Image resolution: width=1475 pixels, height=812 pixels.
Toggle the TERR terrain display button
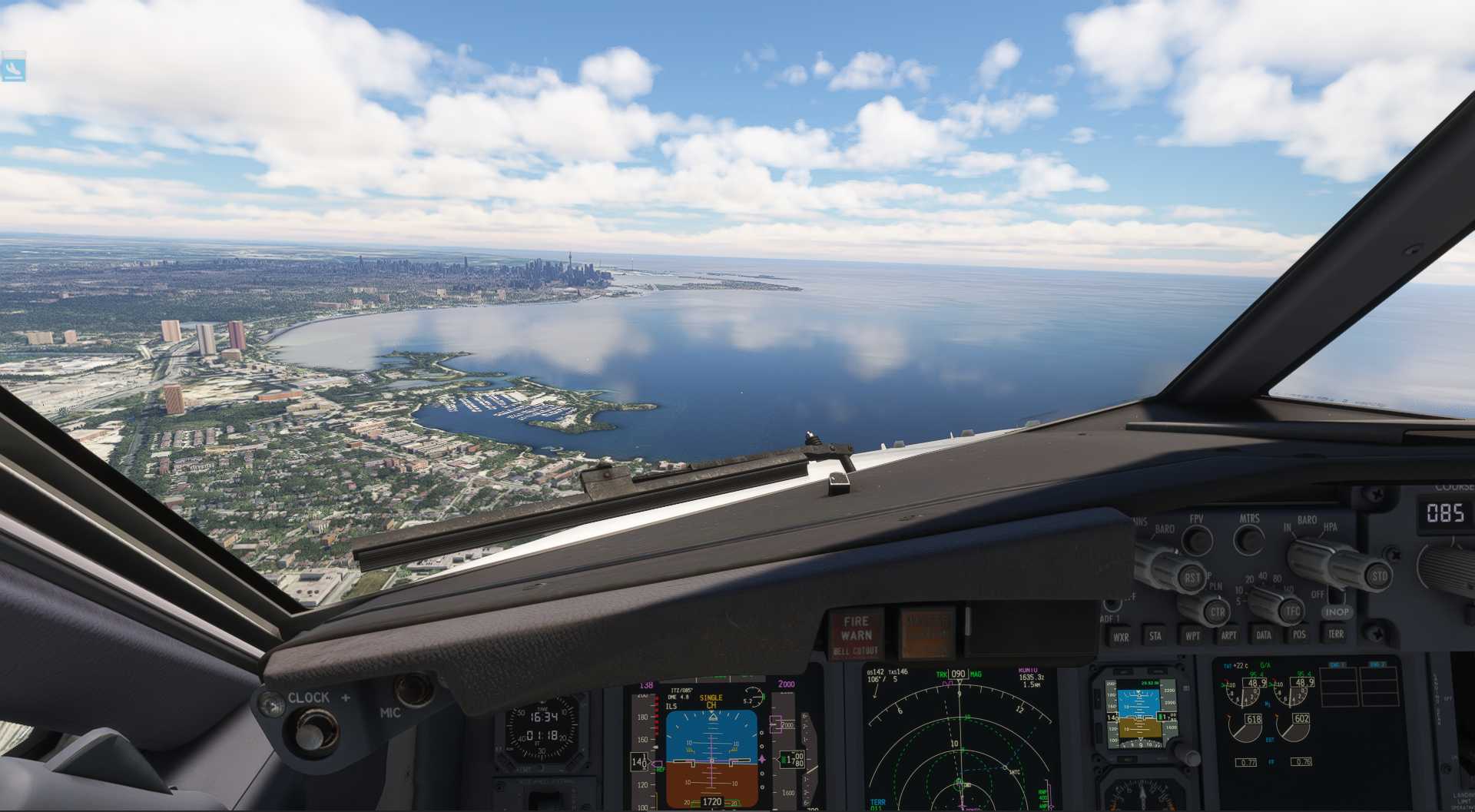point(1336,634)
